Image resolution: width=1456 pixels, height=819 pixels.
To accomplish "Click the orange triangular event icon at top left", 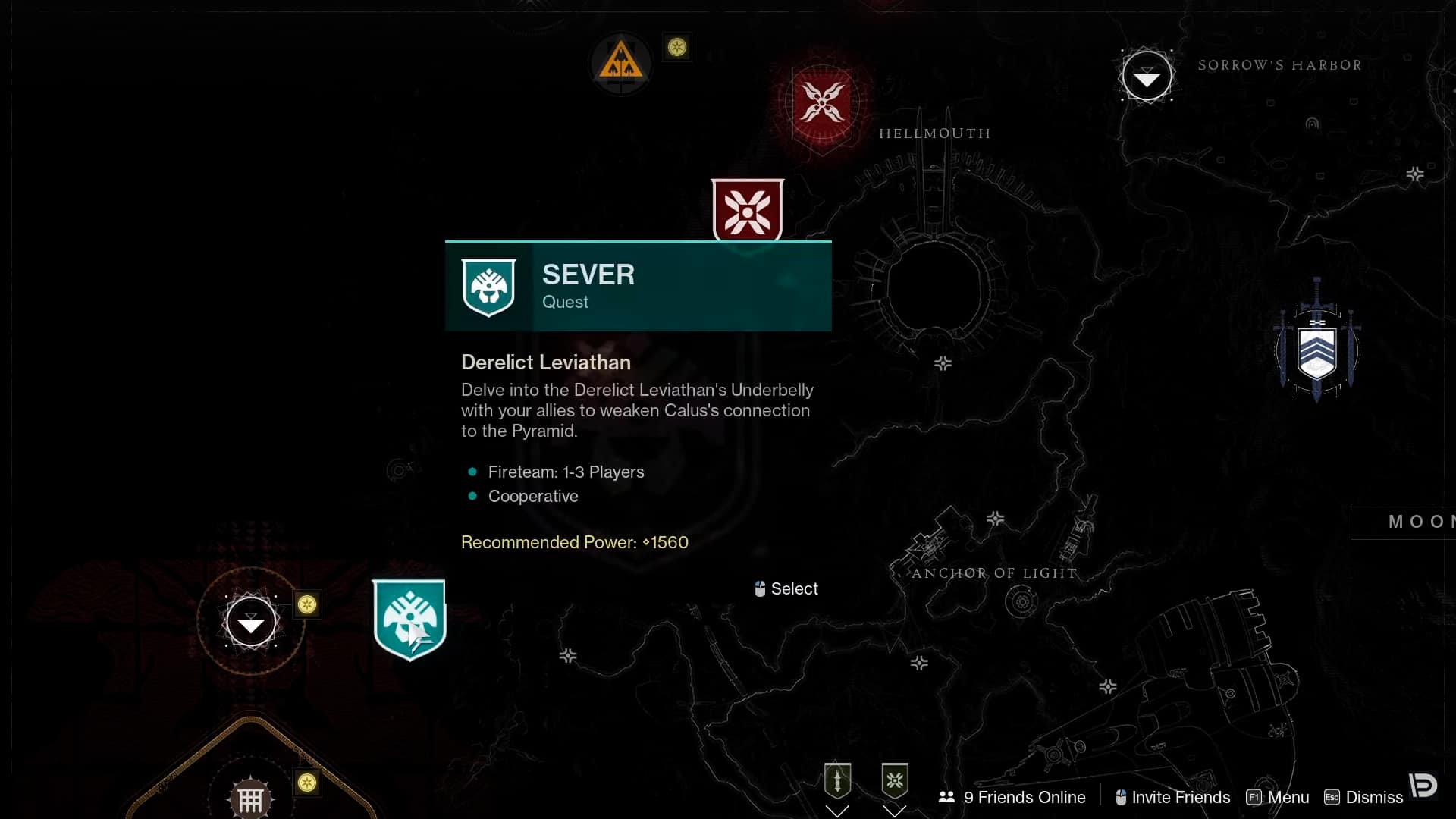I will pyautogui.click(x=620, y=63).
